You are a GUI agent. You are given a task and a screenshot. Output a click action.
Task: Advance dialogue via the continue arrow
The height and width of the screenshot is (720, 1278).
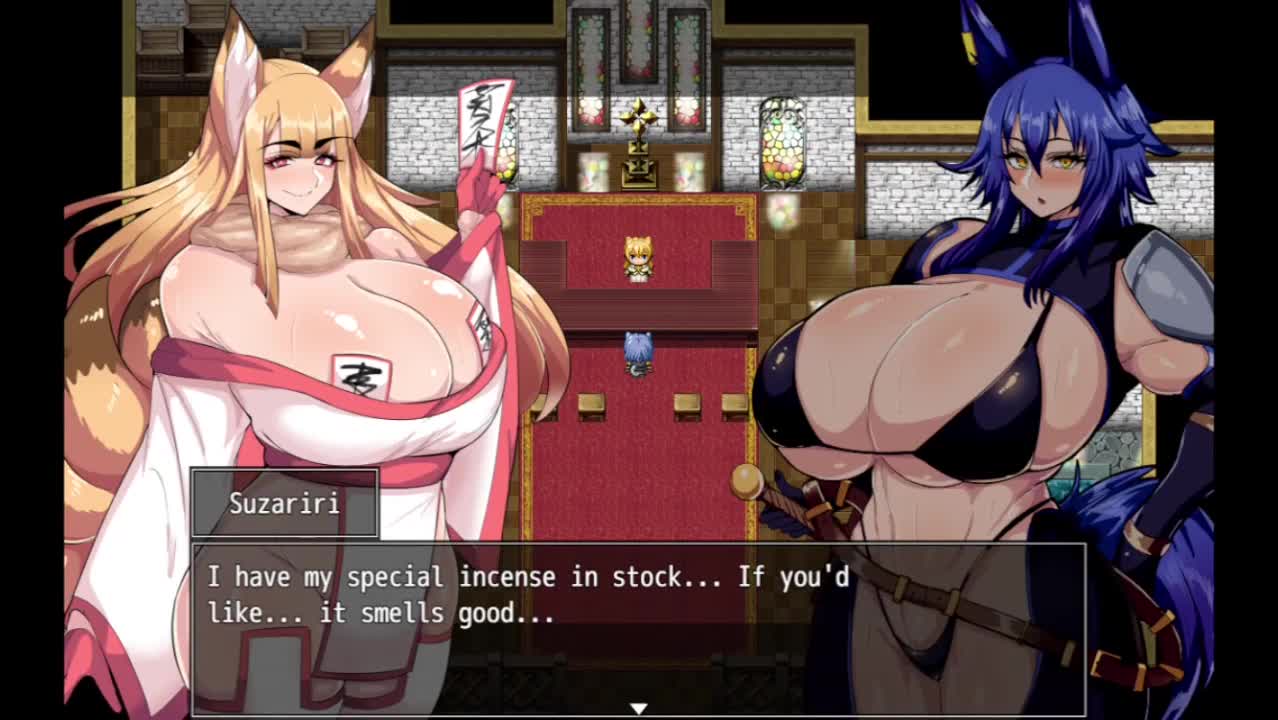(x=638, y=708)
